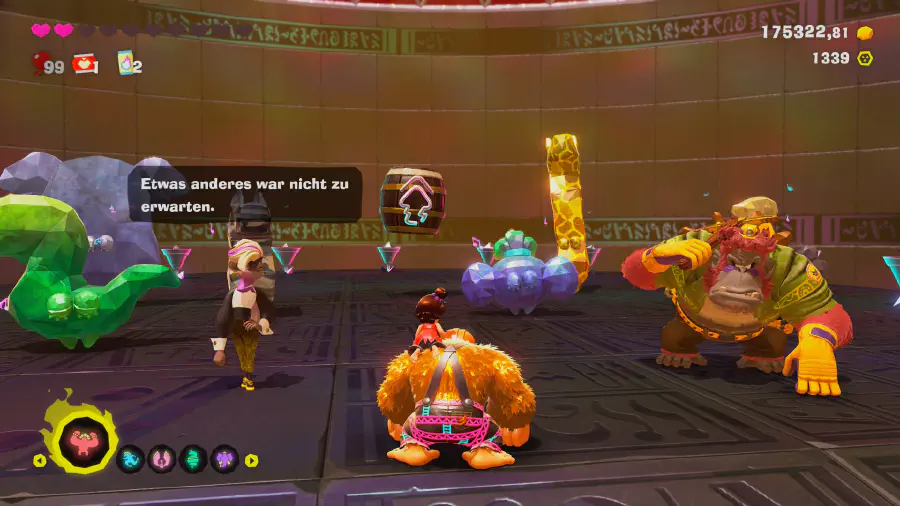
Task: Use the yellow flame drink item
Action: 126,62
